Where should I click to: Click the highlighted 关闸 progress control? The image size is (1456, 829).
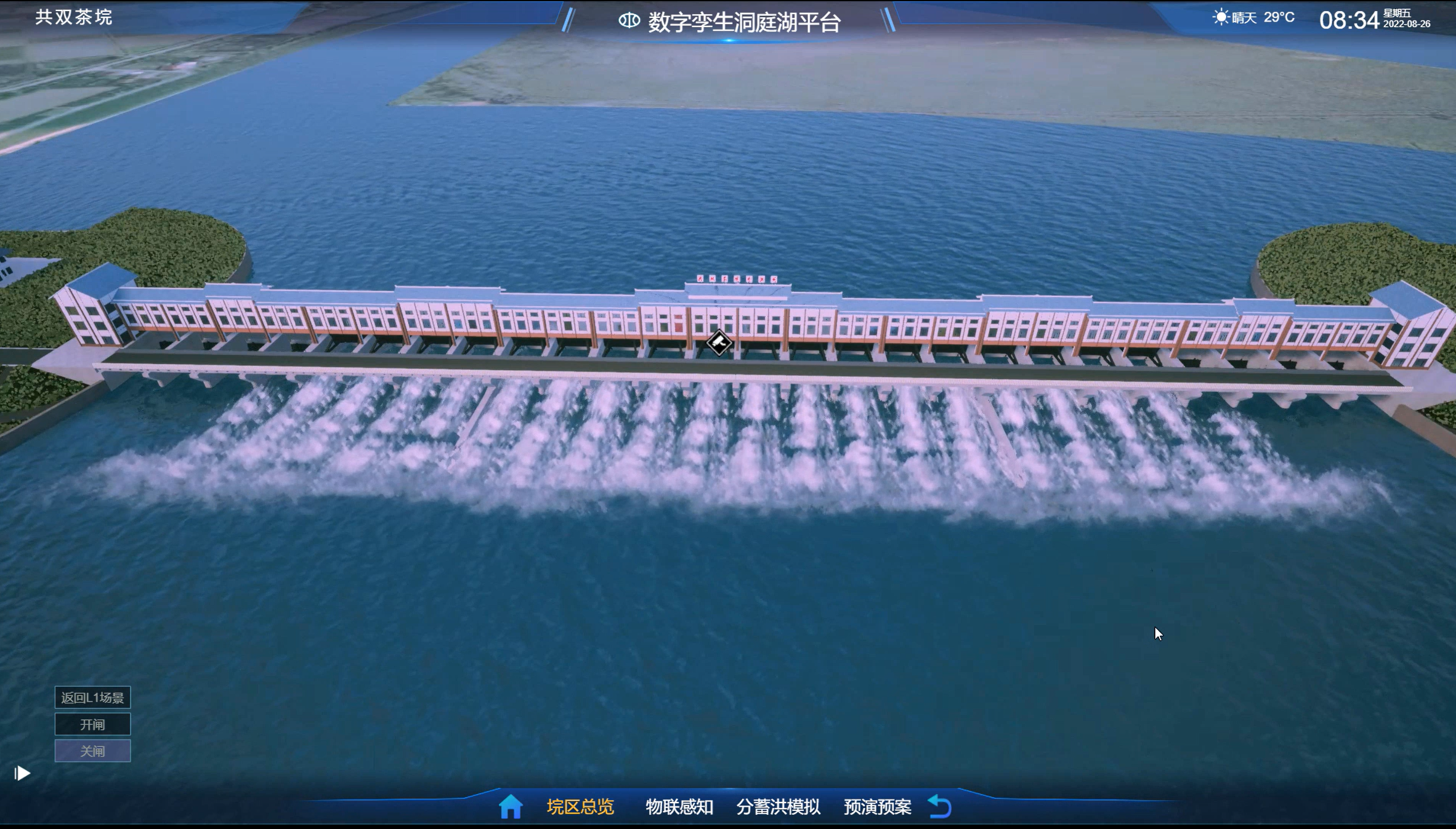pos(92,751)
